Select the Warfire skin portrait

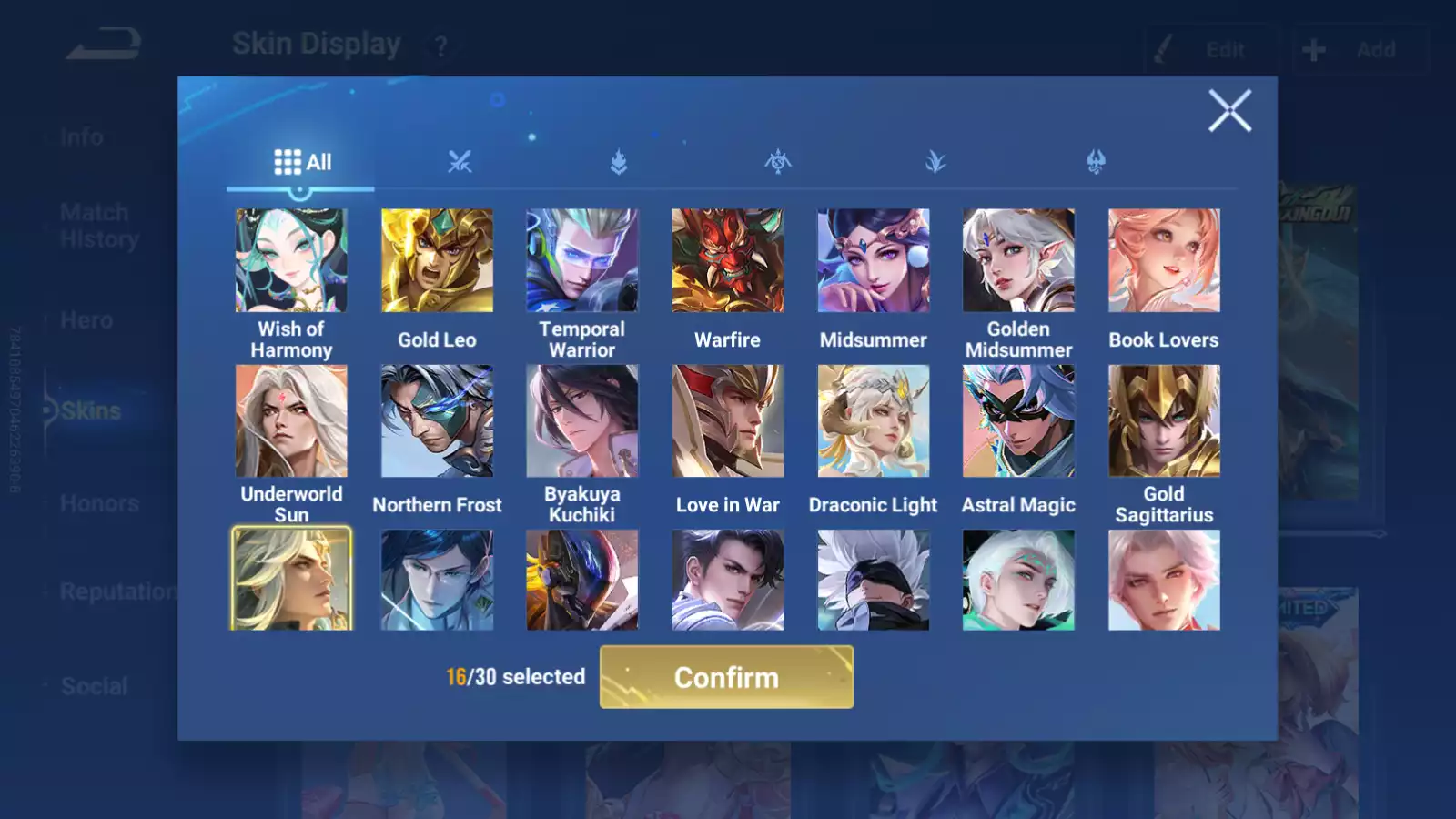pos(728,261)
